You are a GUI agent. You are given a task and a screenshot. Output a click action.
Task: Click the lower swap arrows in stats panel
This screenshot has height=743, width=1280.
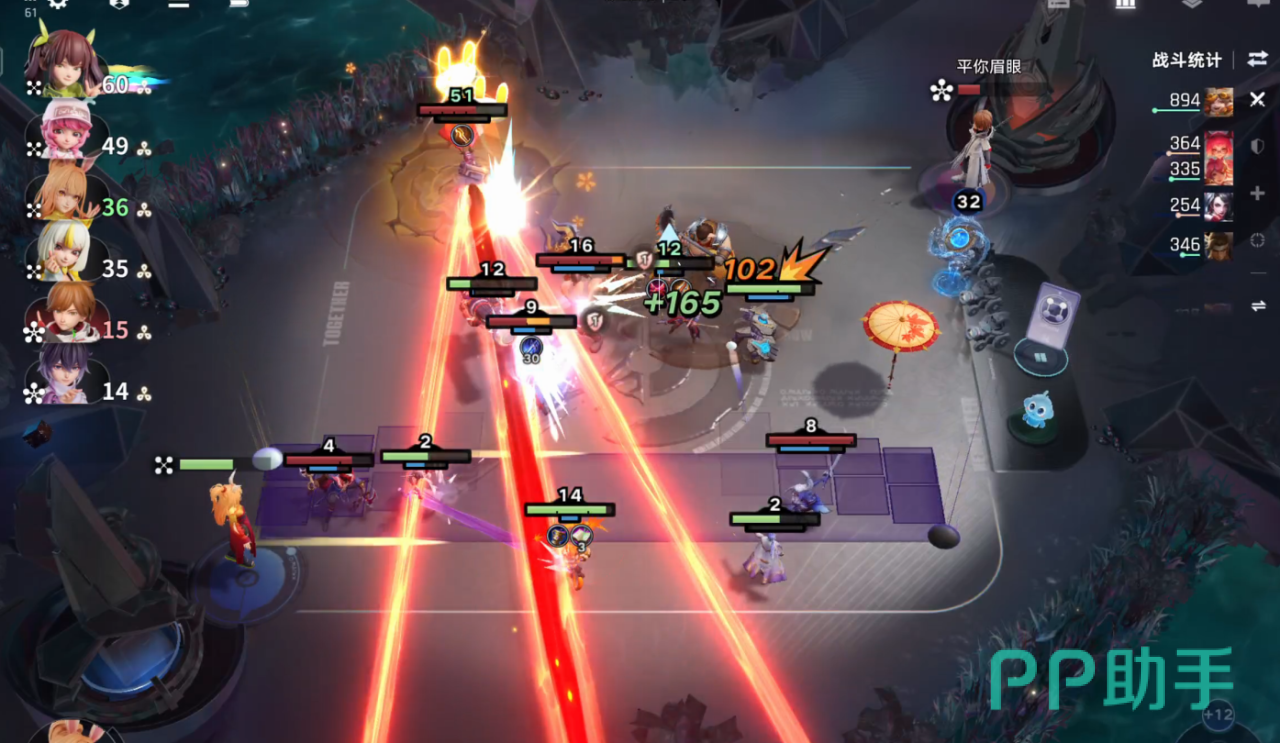[1258, 306]
